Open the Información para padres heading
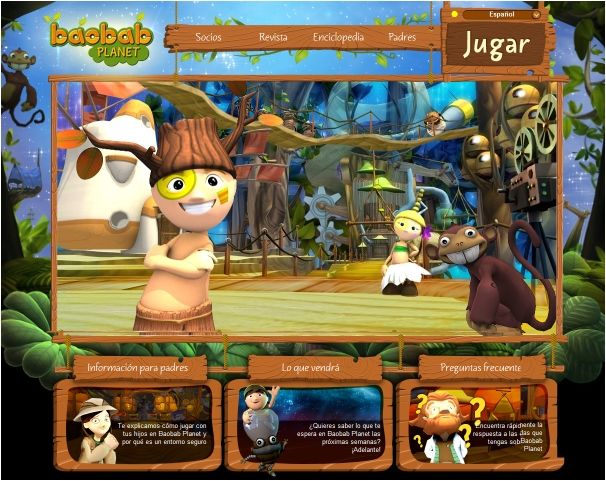 point(138,367)
